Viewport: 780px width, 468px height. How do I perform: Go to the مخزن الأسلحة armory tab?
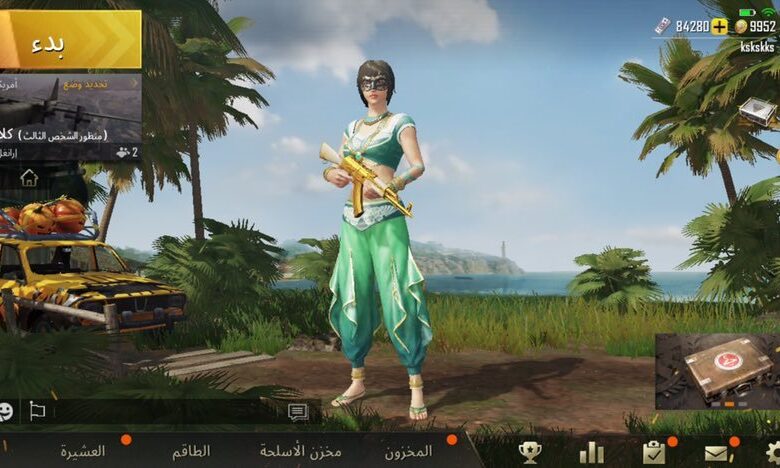tap(300, 451)
